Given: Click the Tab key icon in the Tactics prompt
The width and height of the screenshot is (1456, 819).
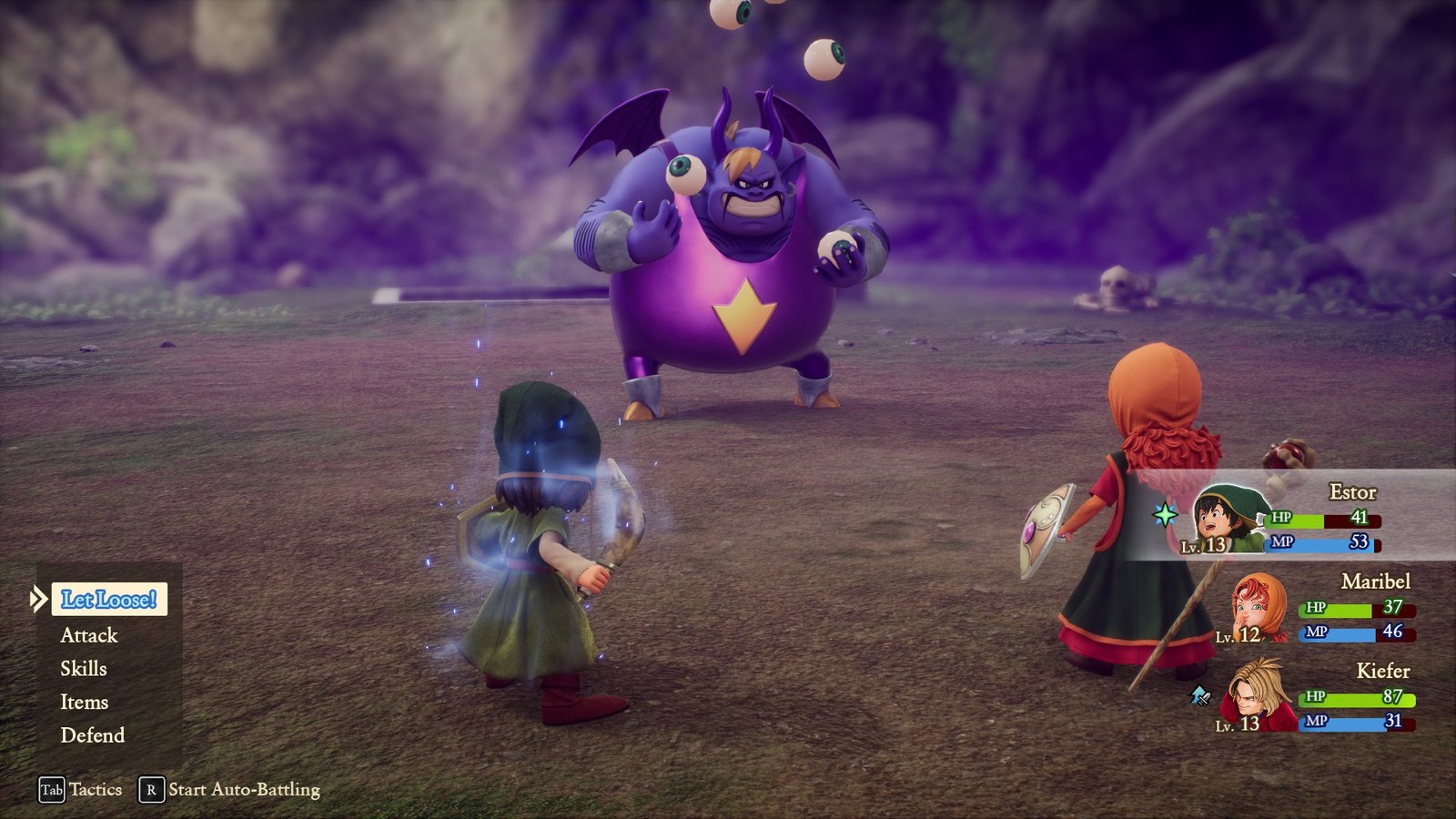Looking at the screenshot, I should (51, 790).
